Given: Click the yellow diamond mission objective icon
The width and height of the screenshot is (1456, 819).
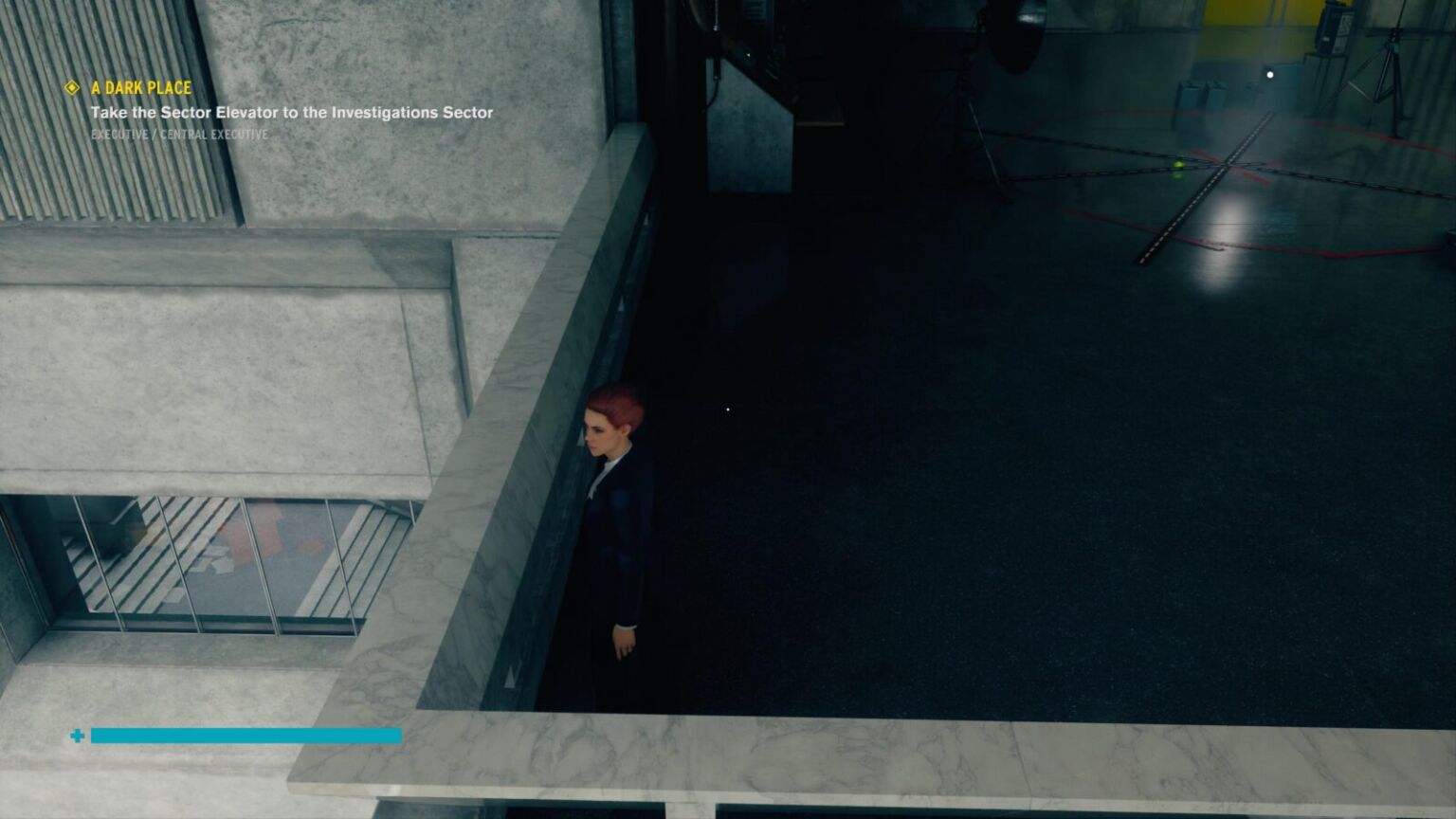Looking at the screenshot, I should pos(70,88).
